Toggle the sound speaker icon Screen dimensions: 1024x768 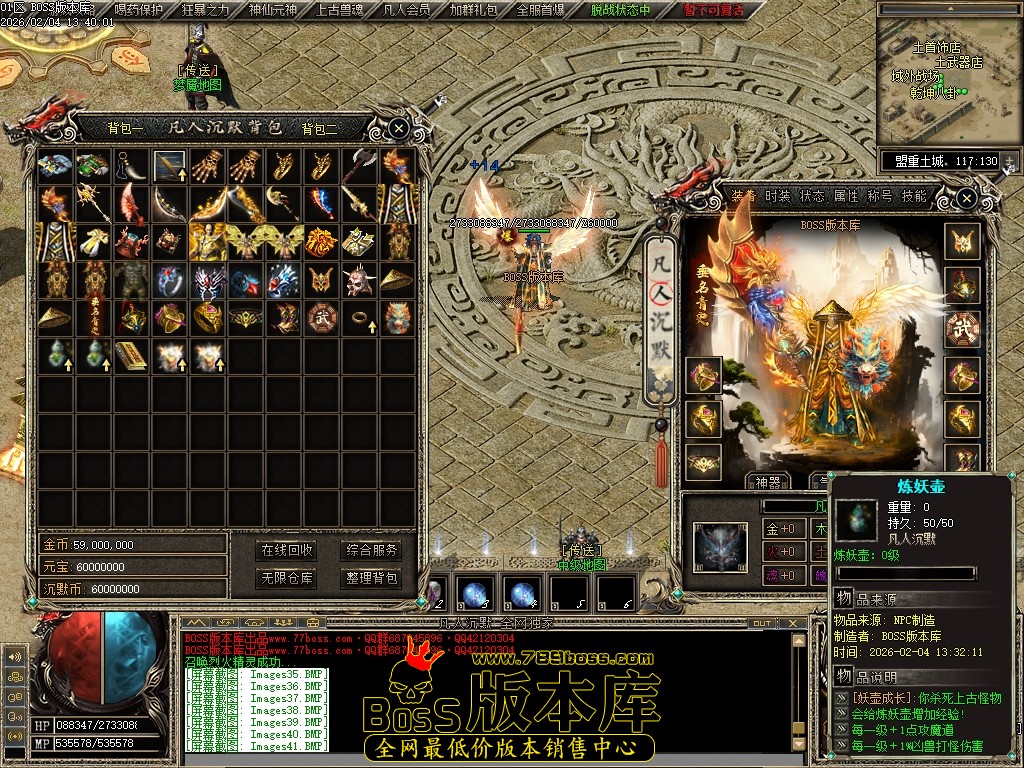[15, 657]
